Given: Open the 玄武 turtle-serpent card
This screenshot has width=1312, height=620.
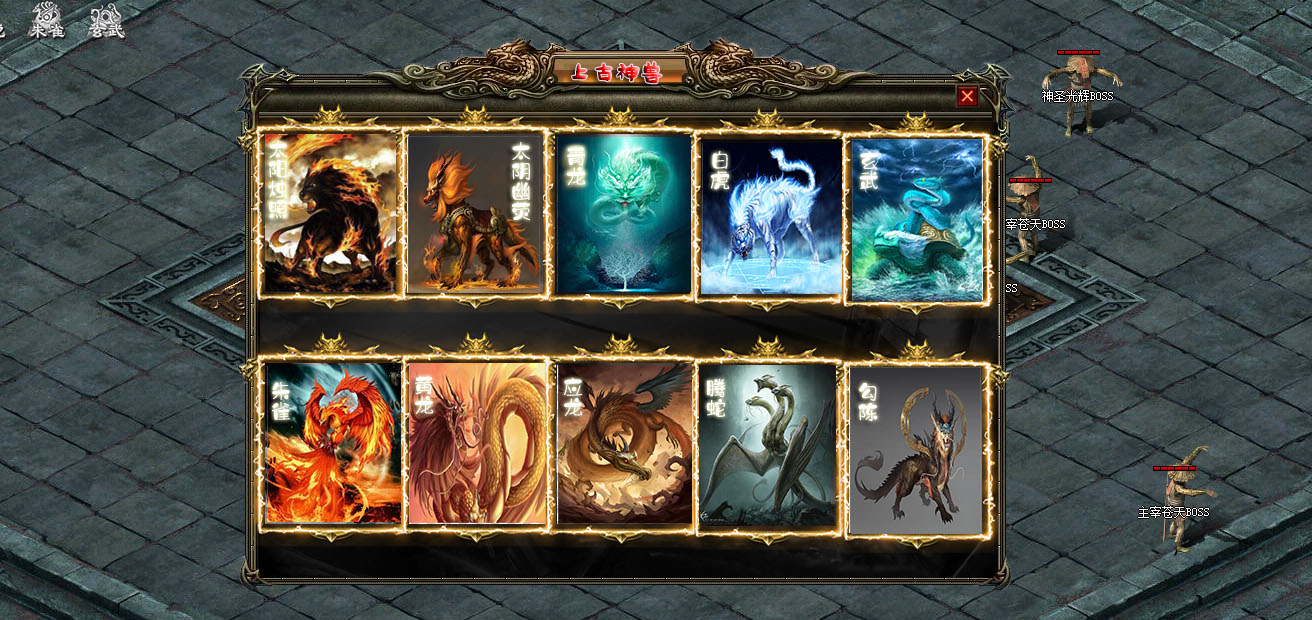Looking at the screenshot, I should (916, 218).
